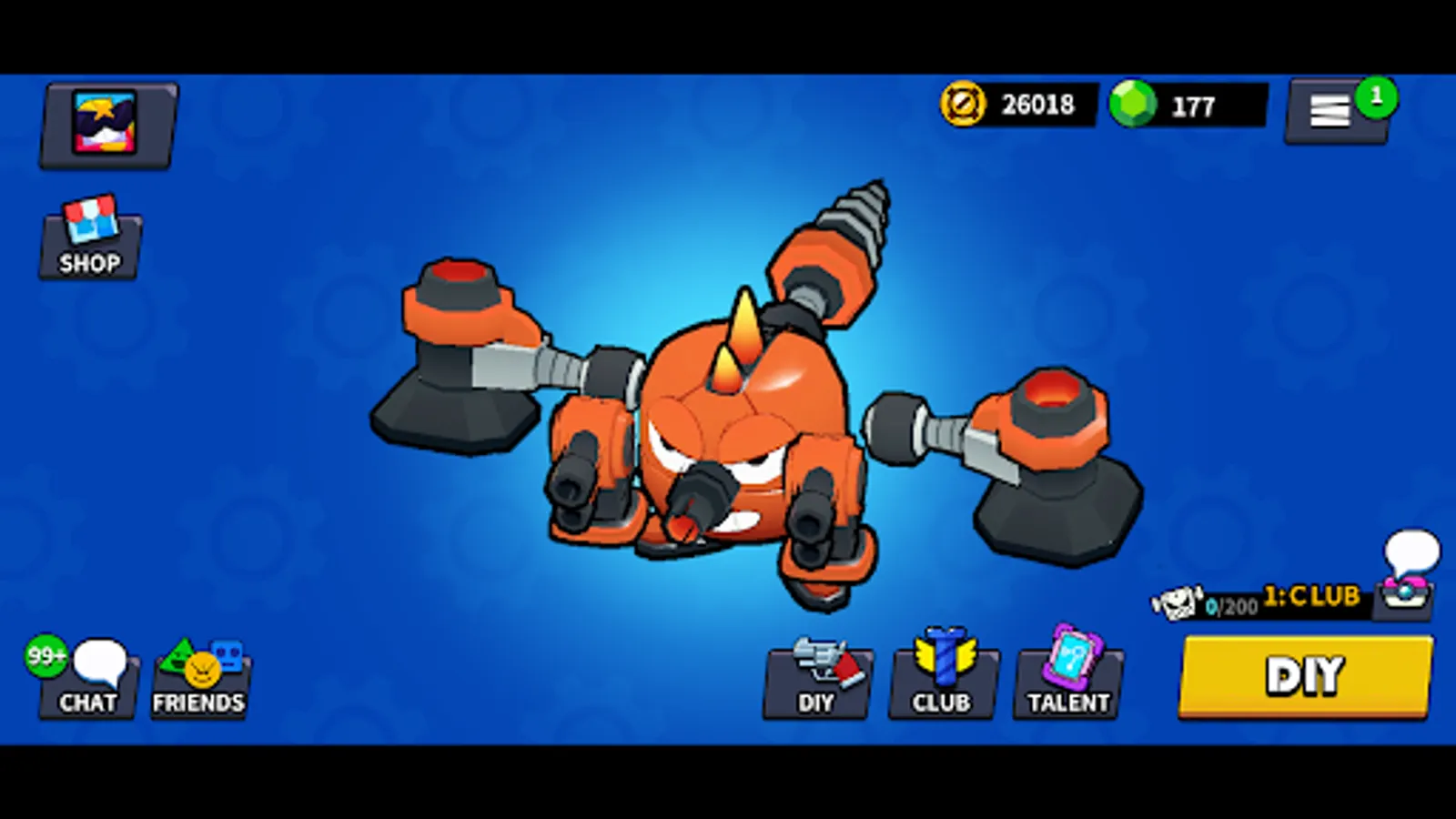Image resolution: width=1456 pixels, height=819 pixels.
Task: Click the 26018 coin amount display
Action: pos(1037,105)
